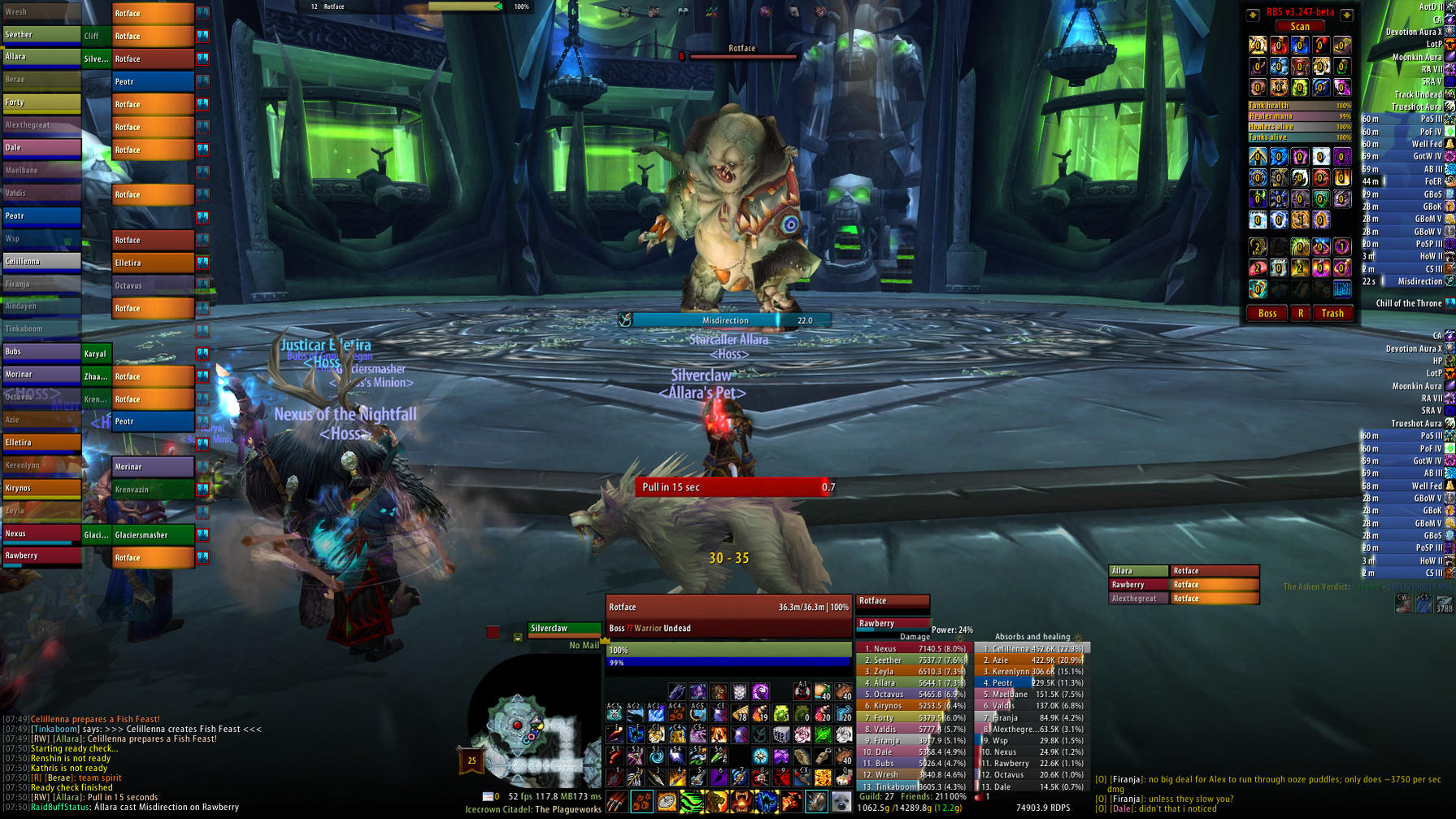
Task: Select Dale's raid frame
Action: click(41, 148)
